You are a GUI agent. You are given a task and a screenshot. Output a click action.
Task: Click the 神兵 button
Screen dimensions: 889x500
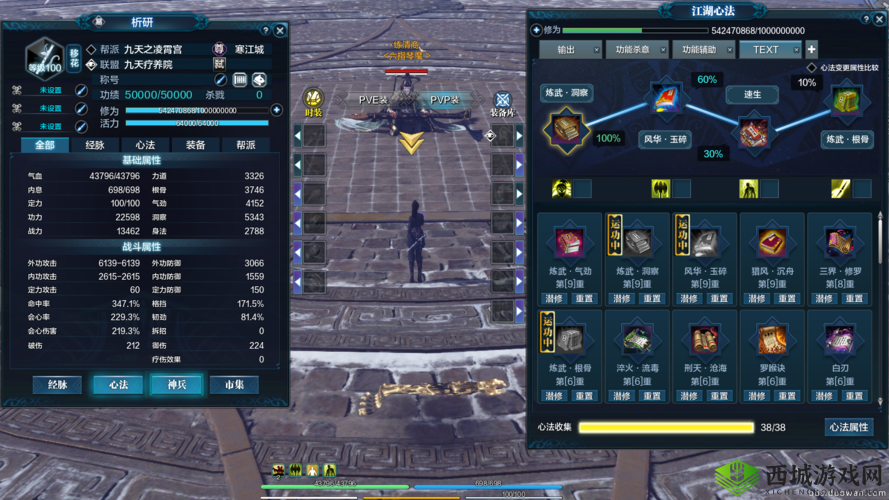point(177,385)
